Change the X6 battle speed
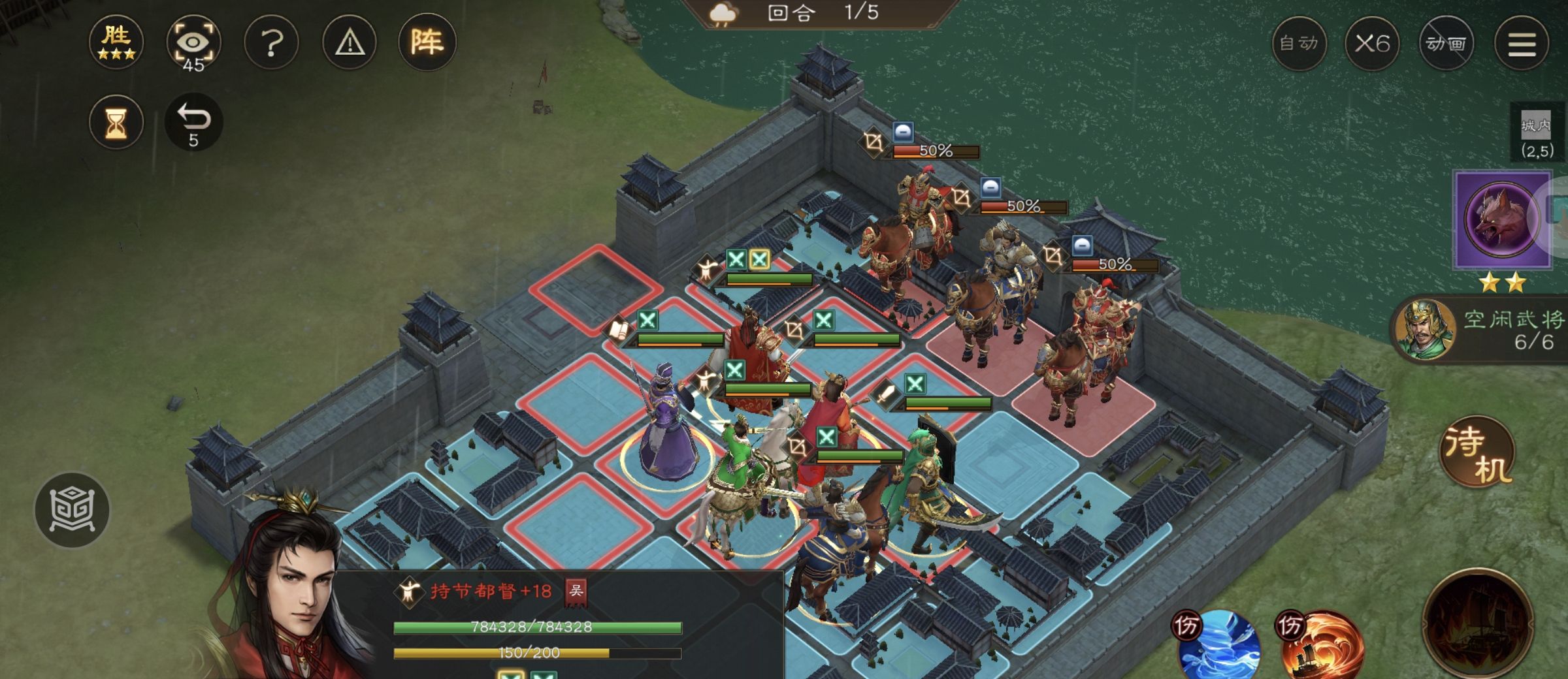The image size is (1568, 679). coord(1372,44)
